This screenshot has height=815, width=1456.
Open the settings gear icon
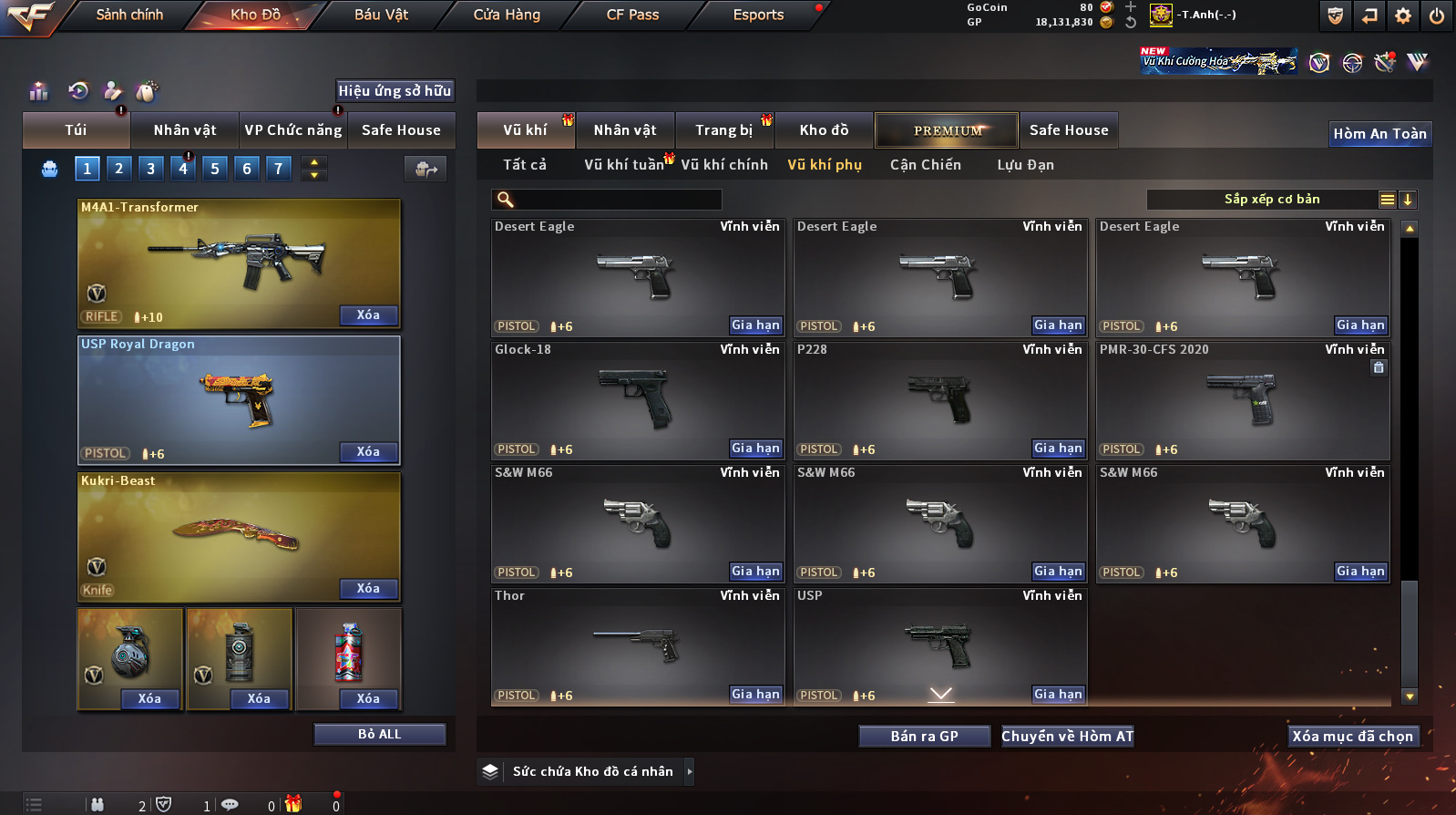(x=1403, y=15)
